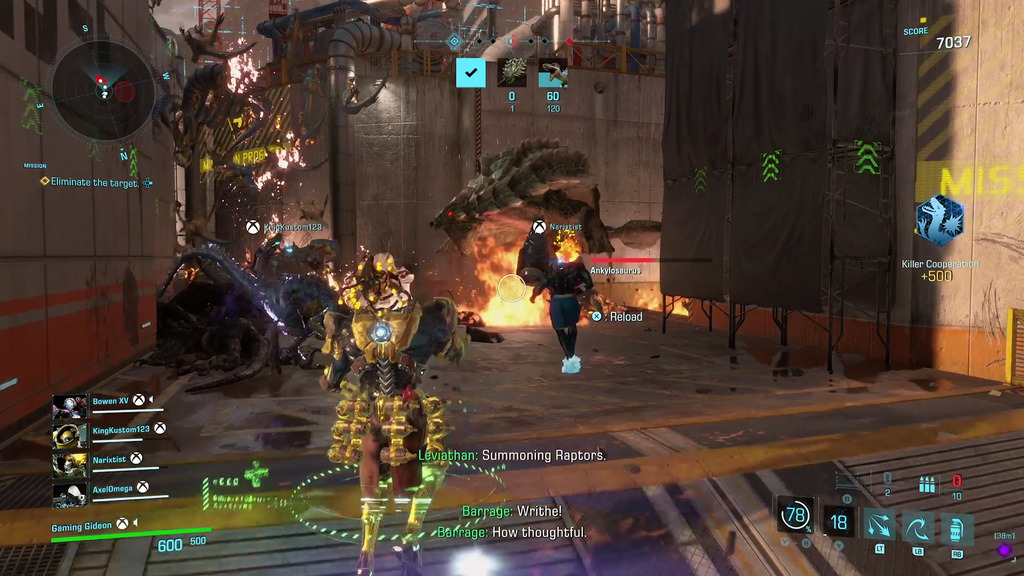Image resolution: width=1024 pixels, height=576 pixels.
Task: Select the raptor kill objective icon
Action: 553,72
